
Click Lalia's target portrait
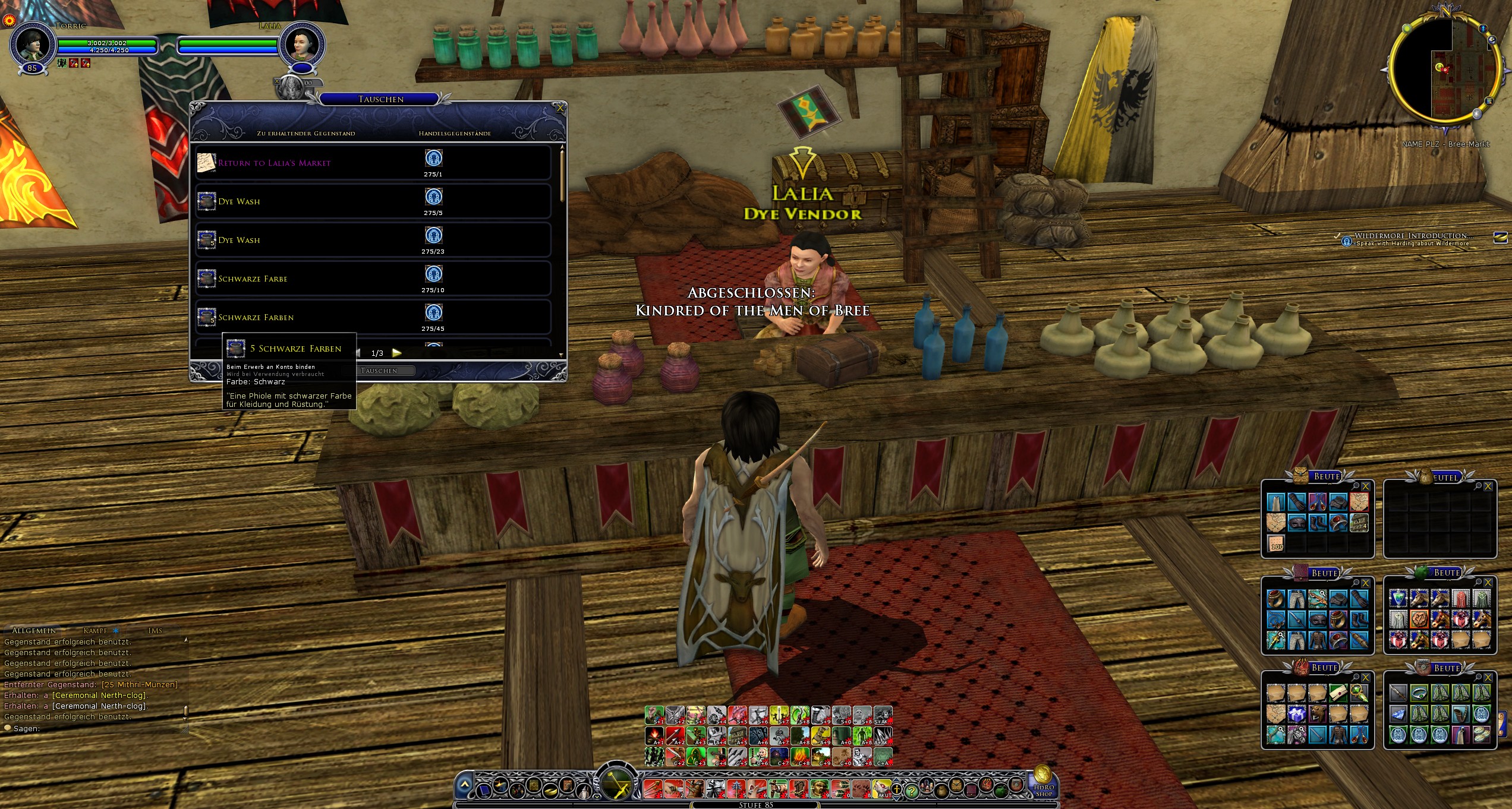coord(303,45)
